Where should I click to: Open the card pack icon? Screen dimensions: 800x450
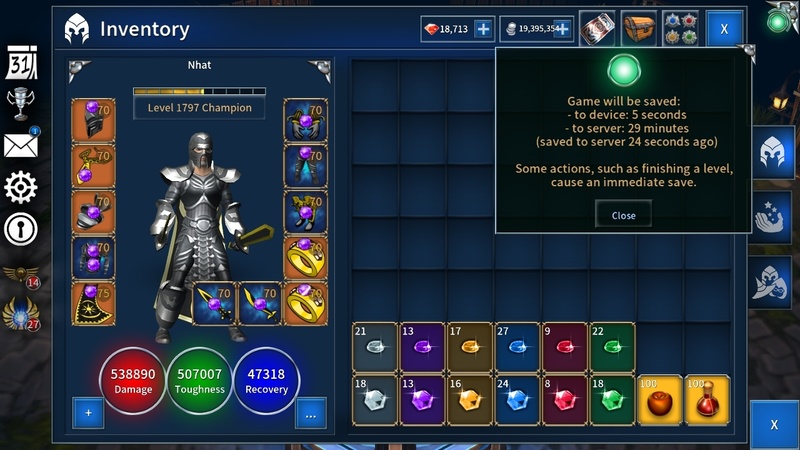598,29
